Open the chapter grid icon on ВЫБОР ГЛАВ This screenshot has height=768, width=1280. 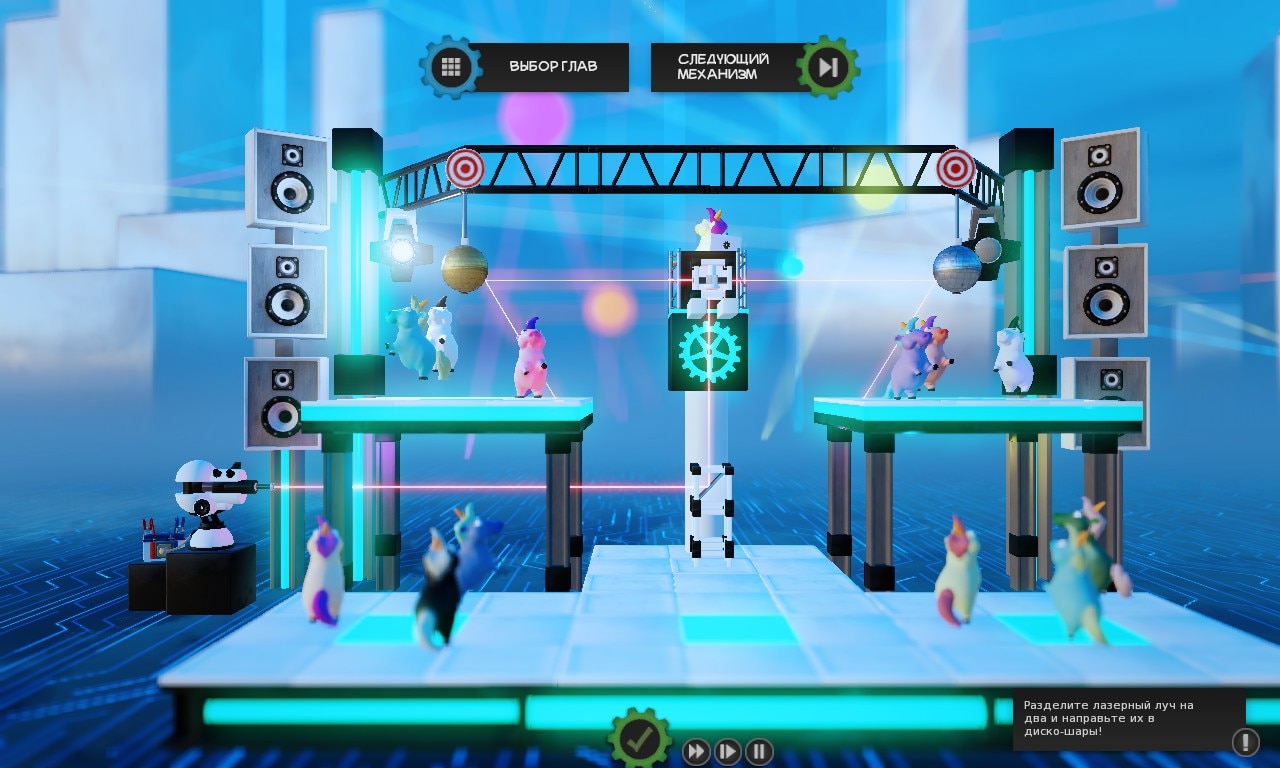click(x=451, y=66)
